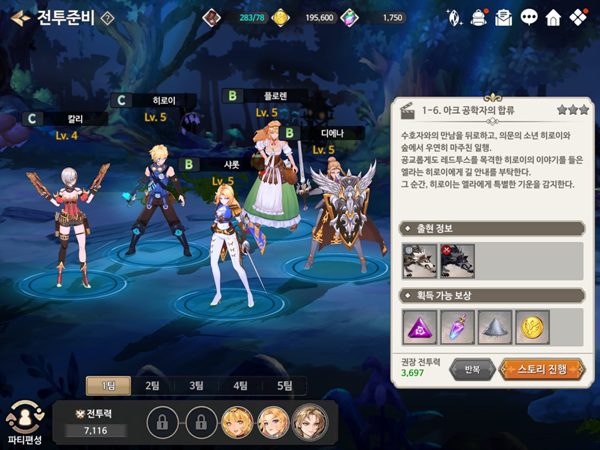Click the sparkling feather icon in top bar
Image resolution: width=600 pixels, height=450 pixels.
pyautogui.click(x=455, y=17)
